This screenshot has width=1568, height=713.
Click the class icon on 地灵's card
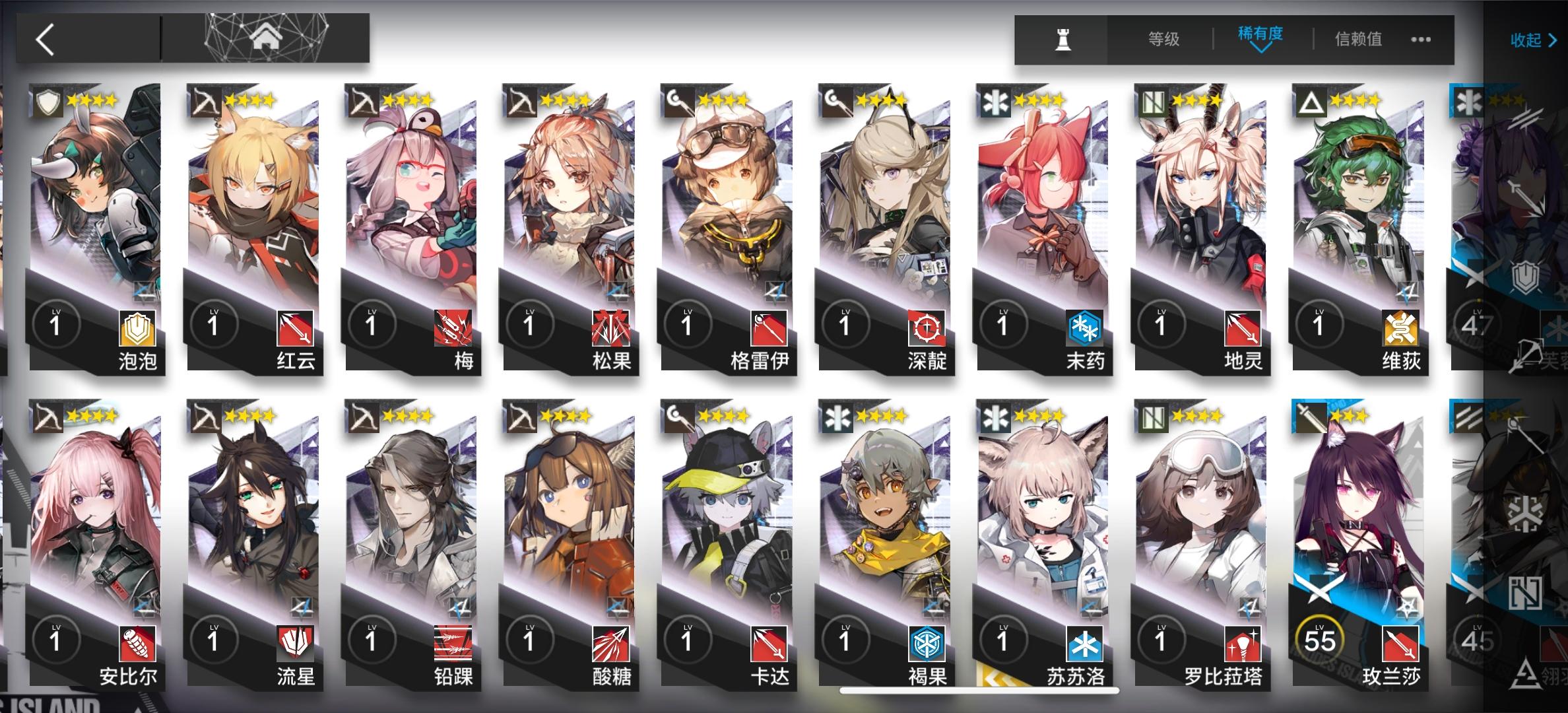1153,99
